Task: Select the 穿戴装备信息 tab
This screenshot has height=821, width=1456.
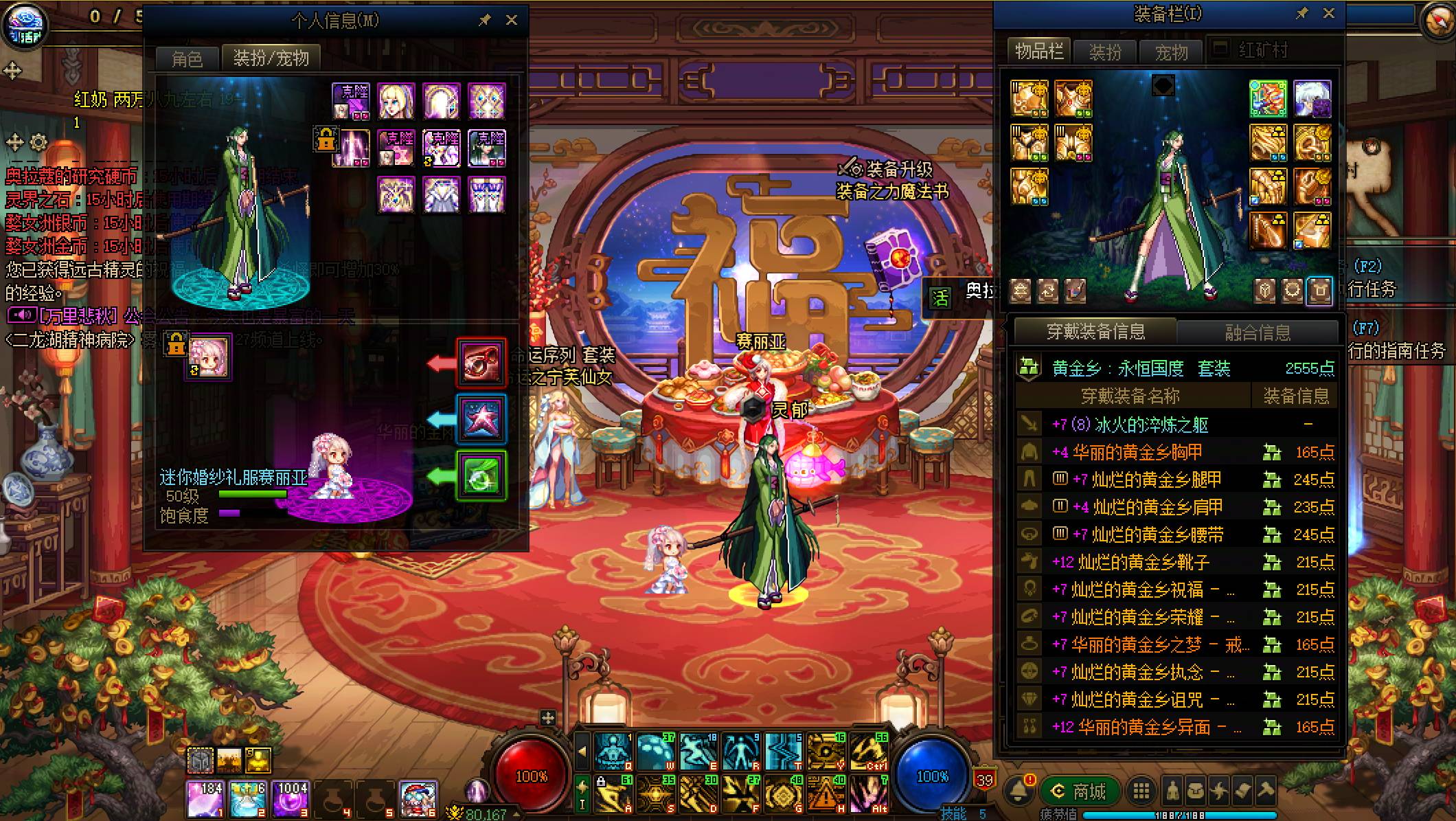Action: [1095, 332]
